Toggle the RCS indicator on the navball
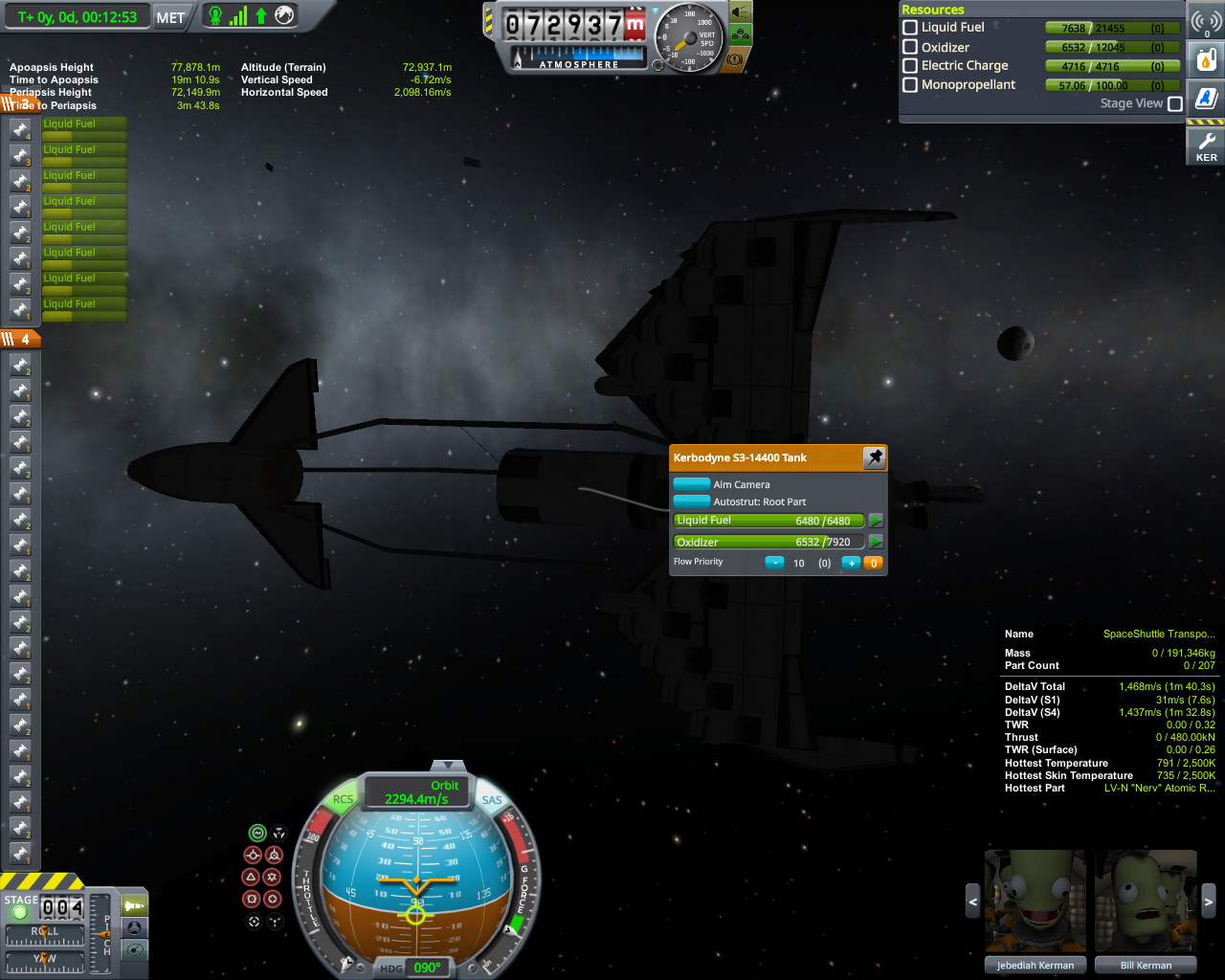The height and width of the screenshot is (980, 1225). 343,800
